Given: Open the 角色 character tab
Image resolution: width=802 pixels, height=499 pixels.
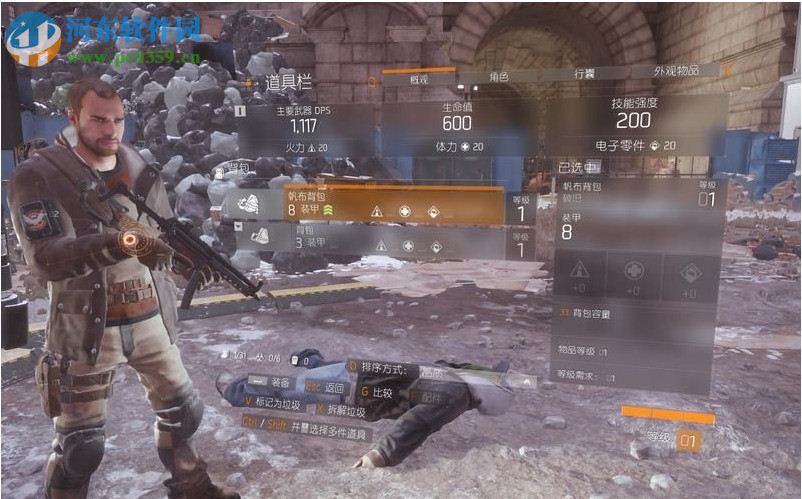Looking at the screenshot, I should point(497,76).
